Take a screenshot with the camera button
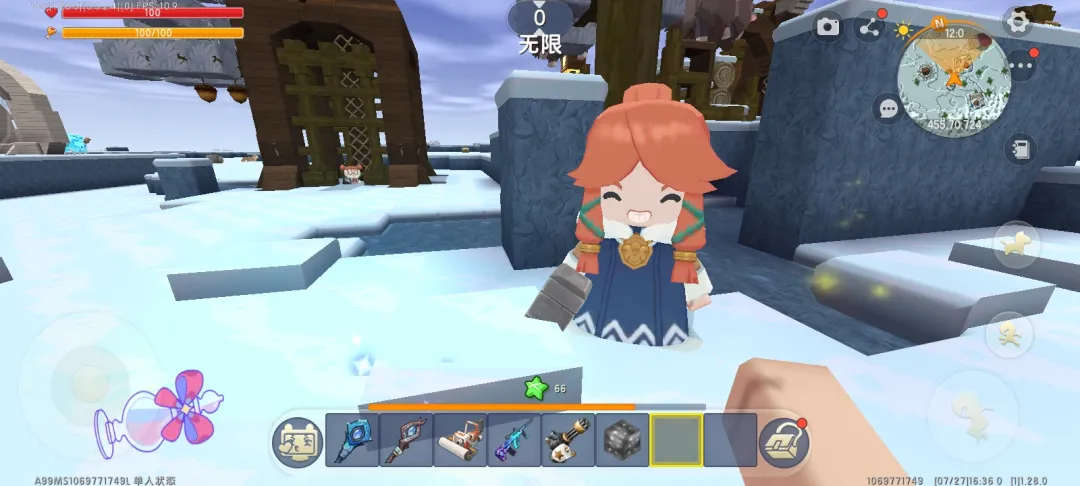Screen dimensions: 1080x486 (x=828, y=26)
